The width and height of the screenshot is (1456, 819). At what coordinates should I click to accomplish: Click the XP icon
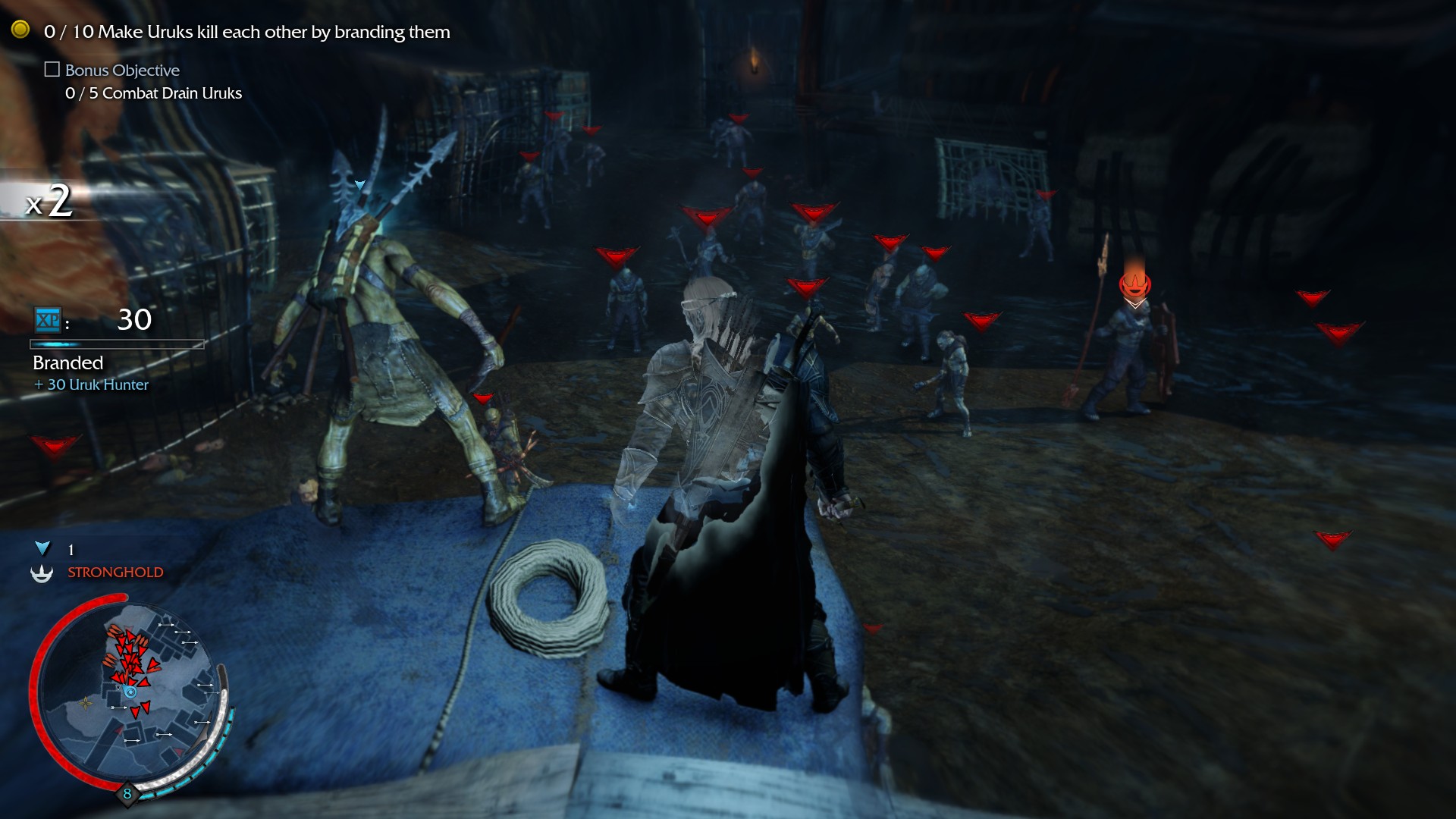pyautogui.click(x=48, y=320)
